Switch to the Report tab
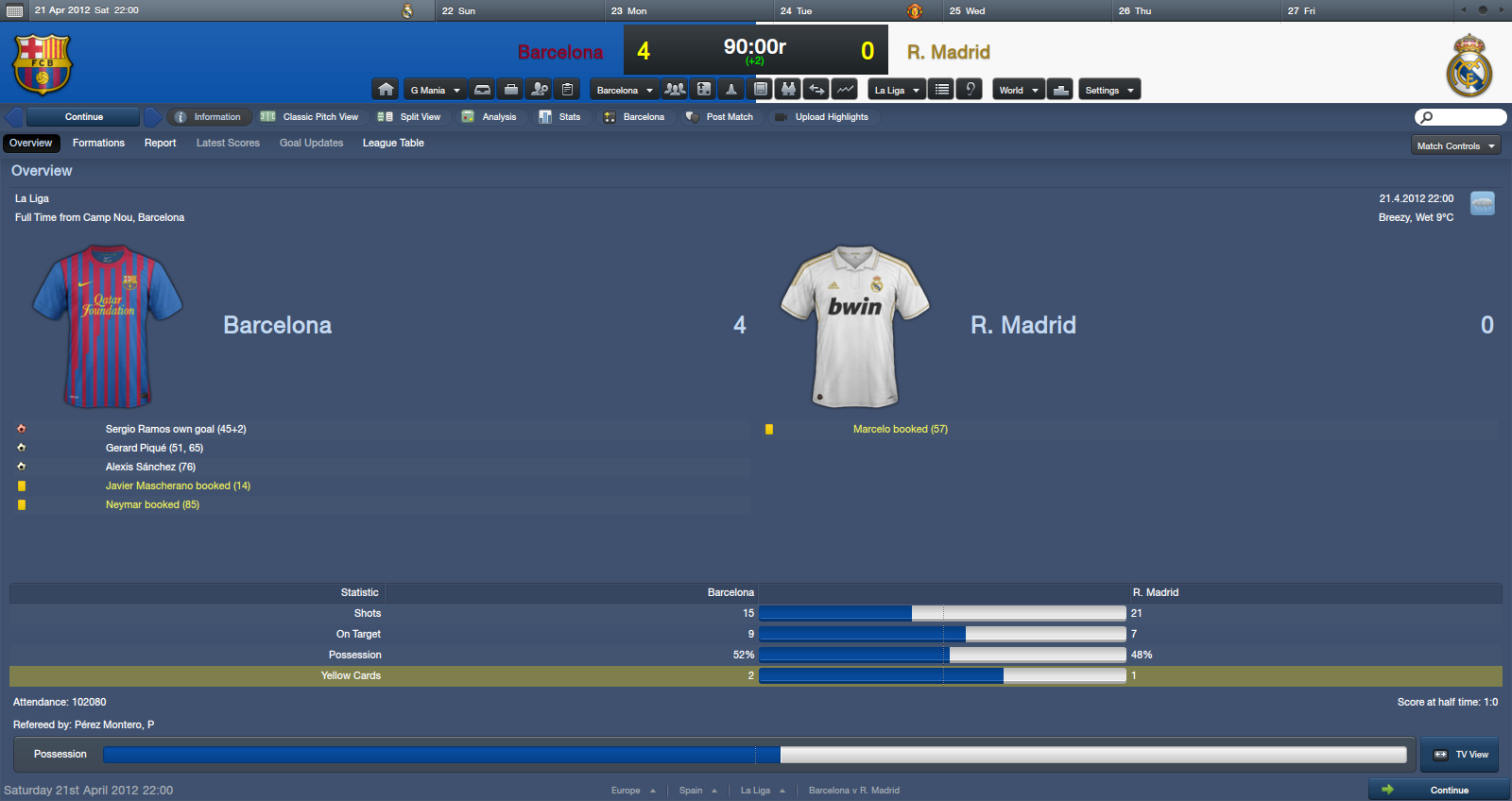The width and height of the screenshot is (1512, 801). [160, 144]
